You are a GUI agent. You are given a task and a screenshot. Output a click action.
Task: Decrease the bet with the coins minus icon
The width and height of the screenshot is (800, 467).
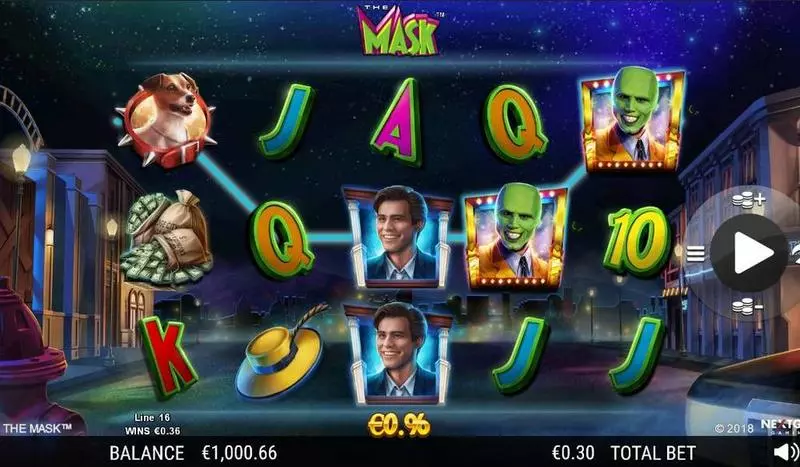(x=747, y=306)
